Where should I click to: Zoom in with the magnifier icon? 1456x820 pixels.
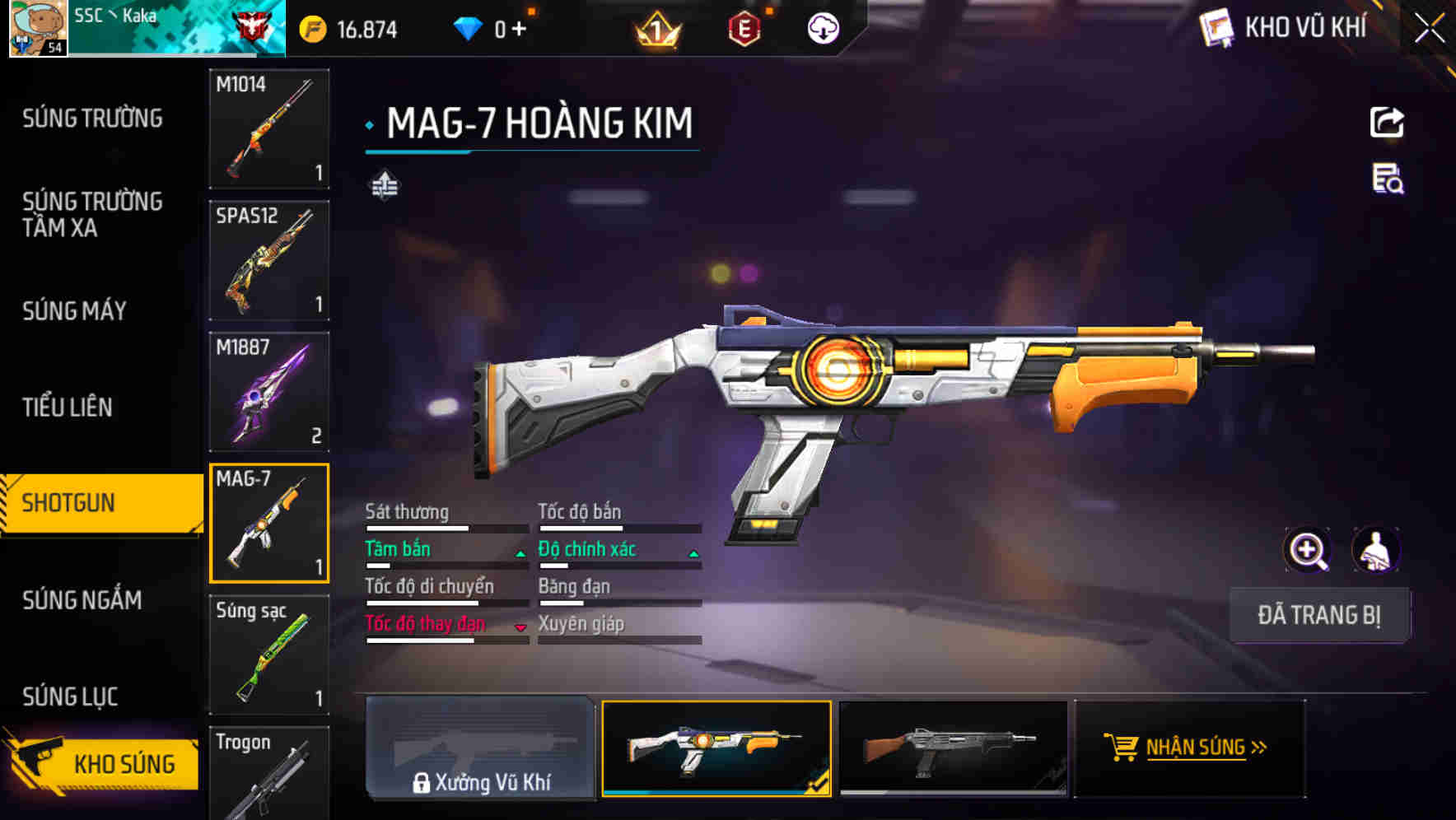pos(1307,550)
